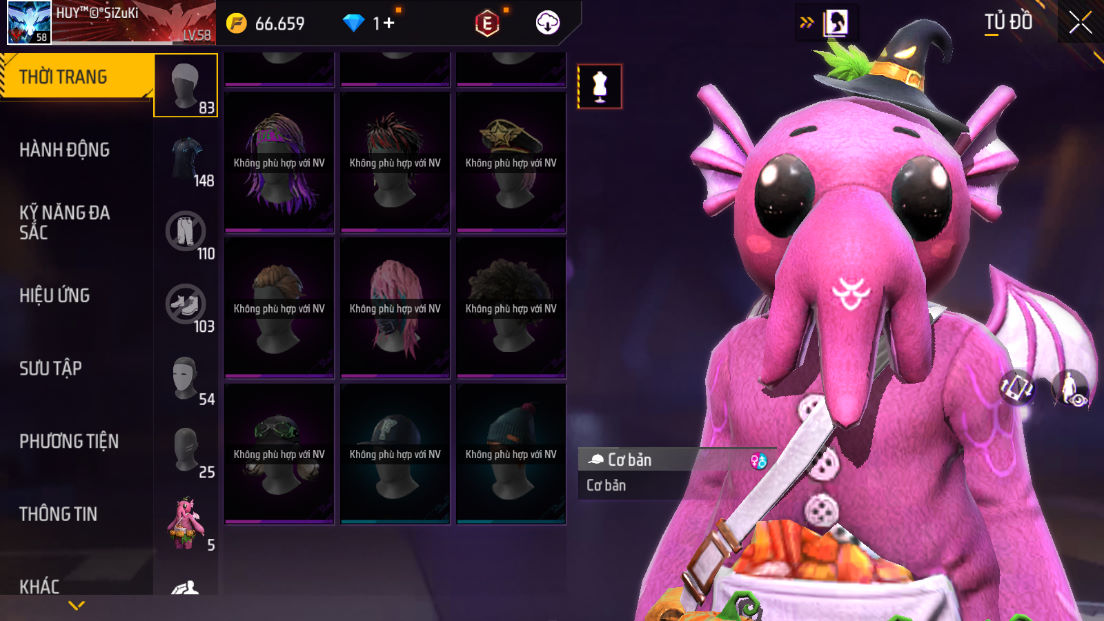The image size is (1104, 621).
Task: Open the HÀNH ĐỘNG menu entry
Action: (x=65, y=150)
